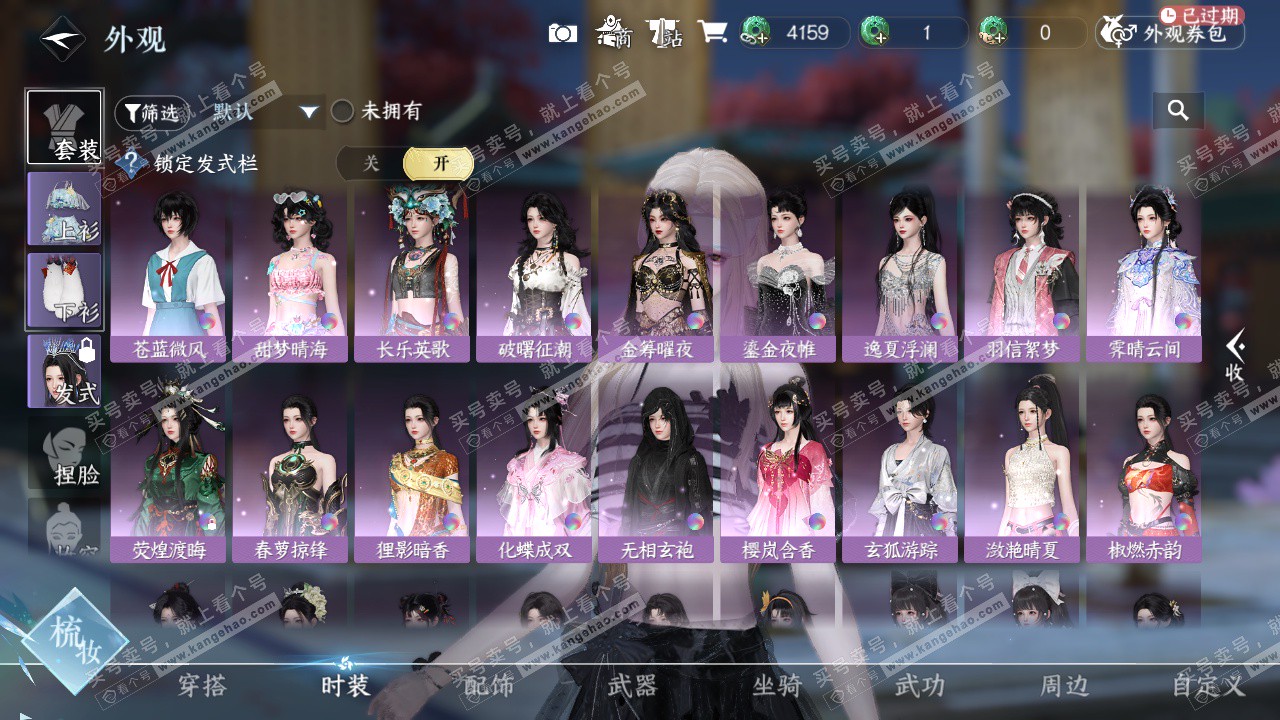Open the shopping cart
1280x720 pixels.
tap(712, 32)
